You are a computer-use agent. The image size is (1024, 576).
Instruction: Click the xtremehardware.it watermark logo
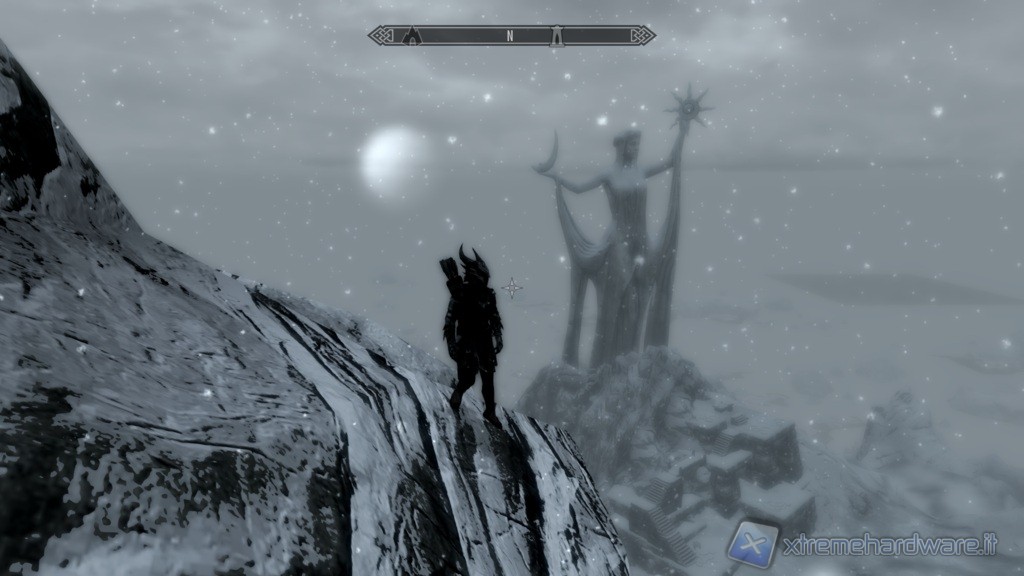[x=751, y=544]
